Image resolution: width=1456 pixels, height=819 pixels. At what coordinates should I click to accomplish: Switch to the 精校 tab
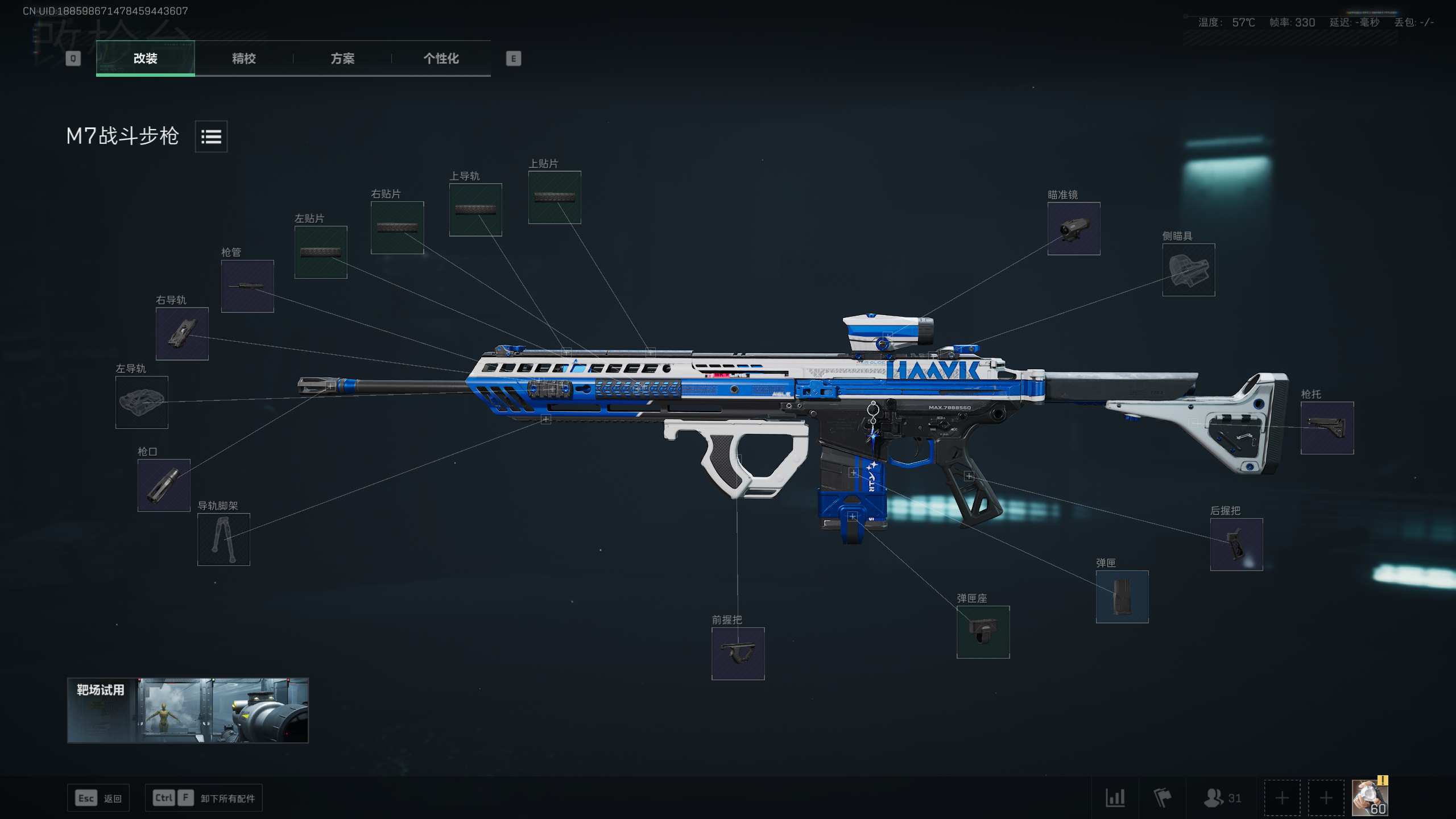tap(244, 58)
